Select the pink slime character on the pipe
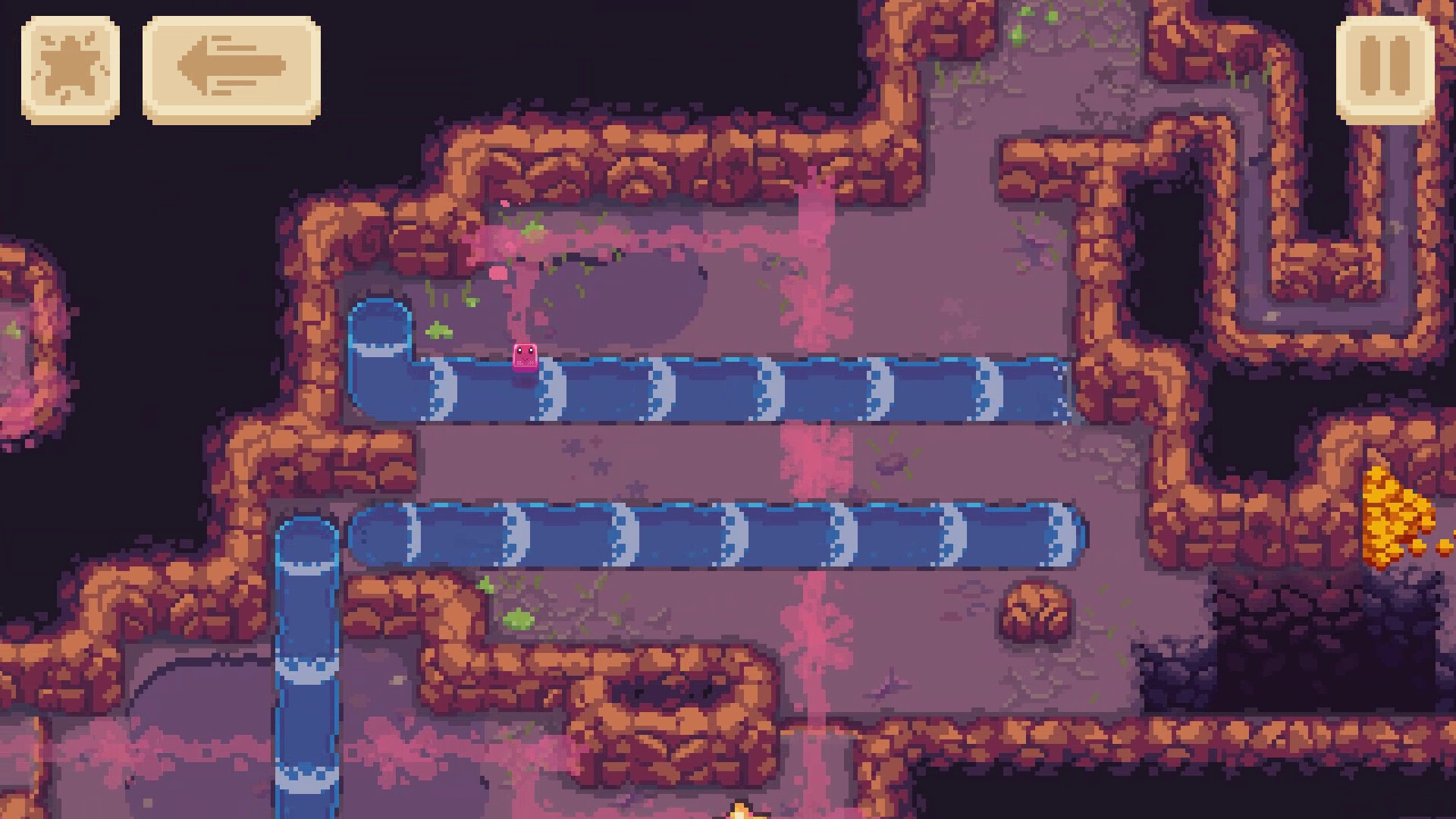 [525, 357]
